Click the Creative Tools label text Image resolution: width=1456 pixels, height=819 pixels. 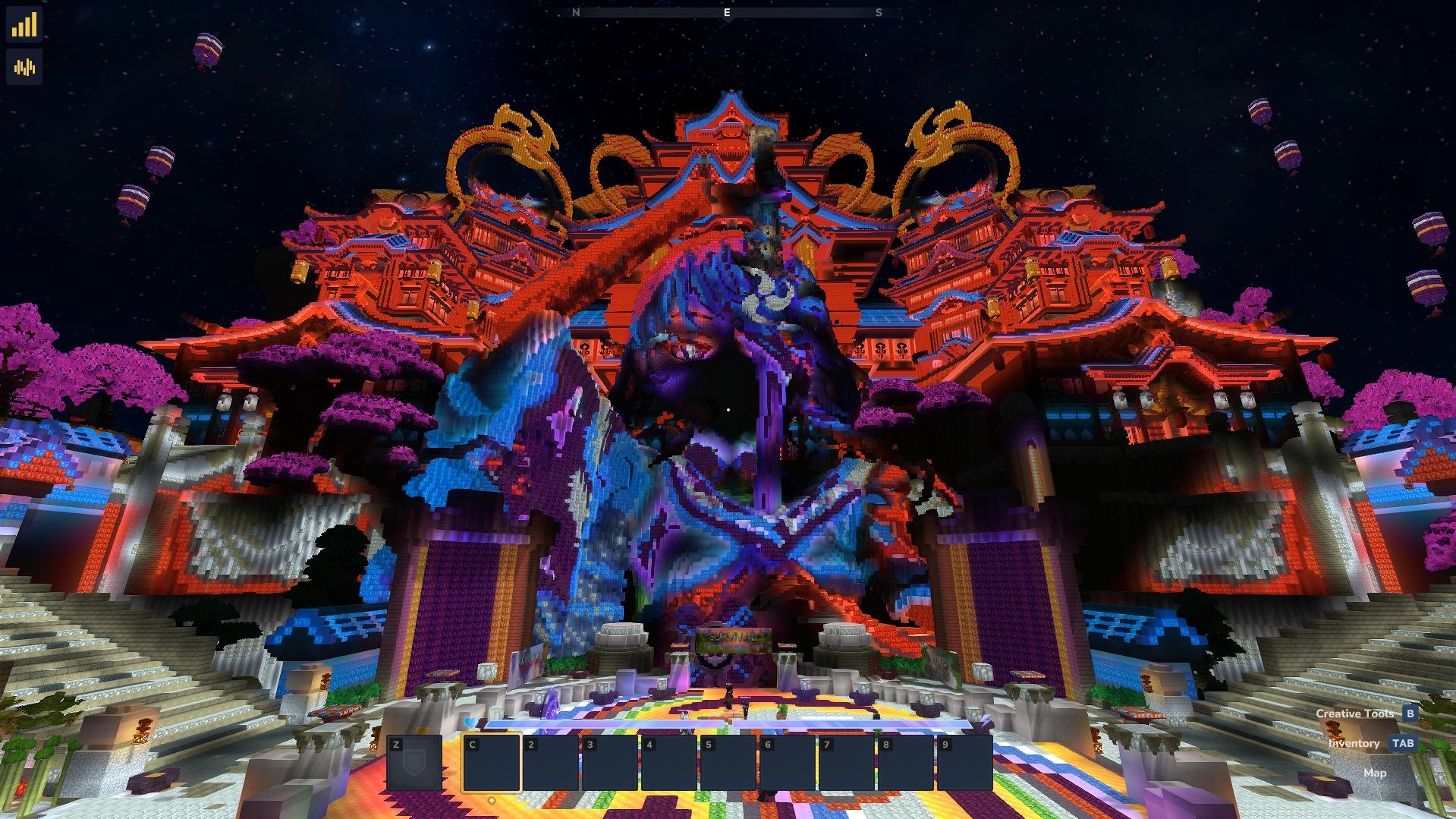1357,713
